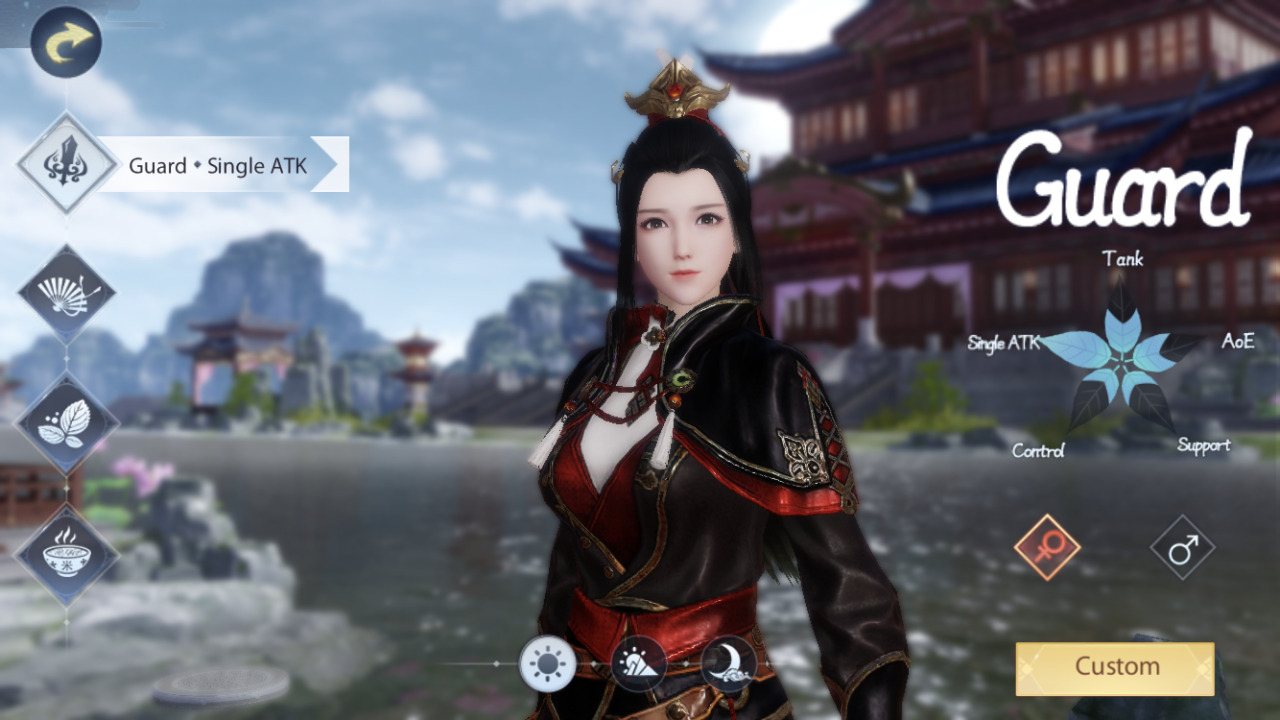This screenshot has width=1280, height=720.
Task: Expand the Guard Single ATK banner
Action: (x=220, y=166)
